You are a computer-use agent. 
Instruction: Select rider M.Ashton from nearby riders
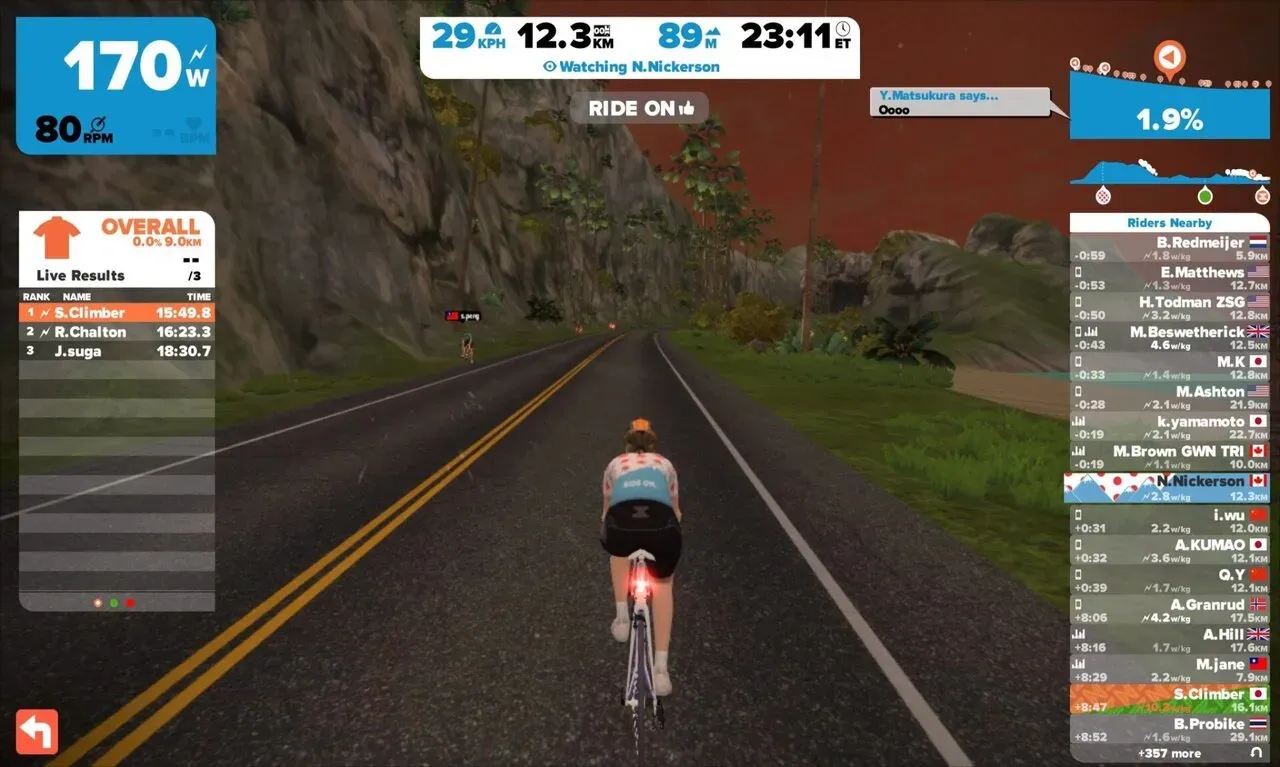coord(1169,398)
